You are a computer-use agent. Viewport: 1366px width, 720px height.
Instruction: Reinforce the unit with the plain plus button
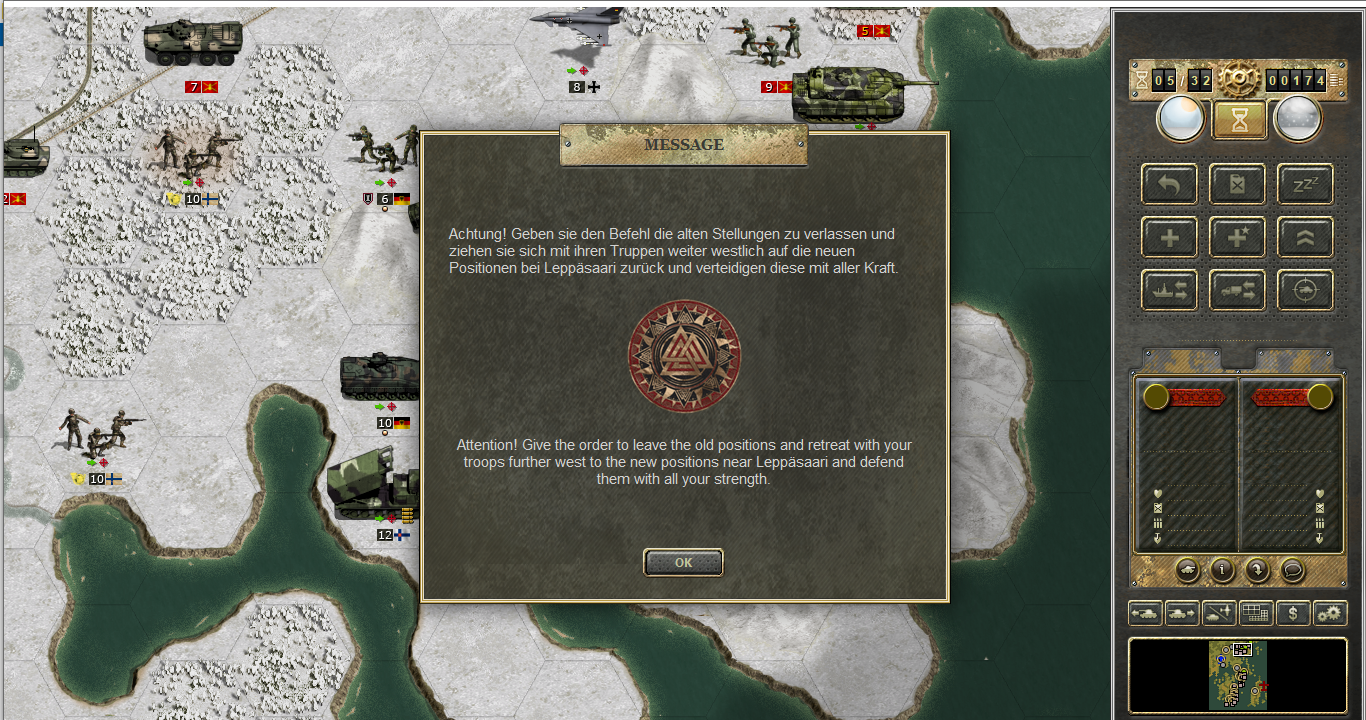pos(1170,237)
